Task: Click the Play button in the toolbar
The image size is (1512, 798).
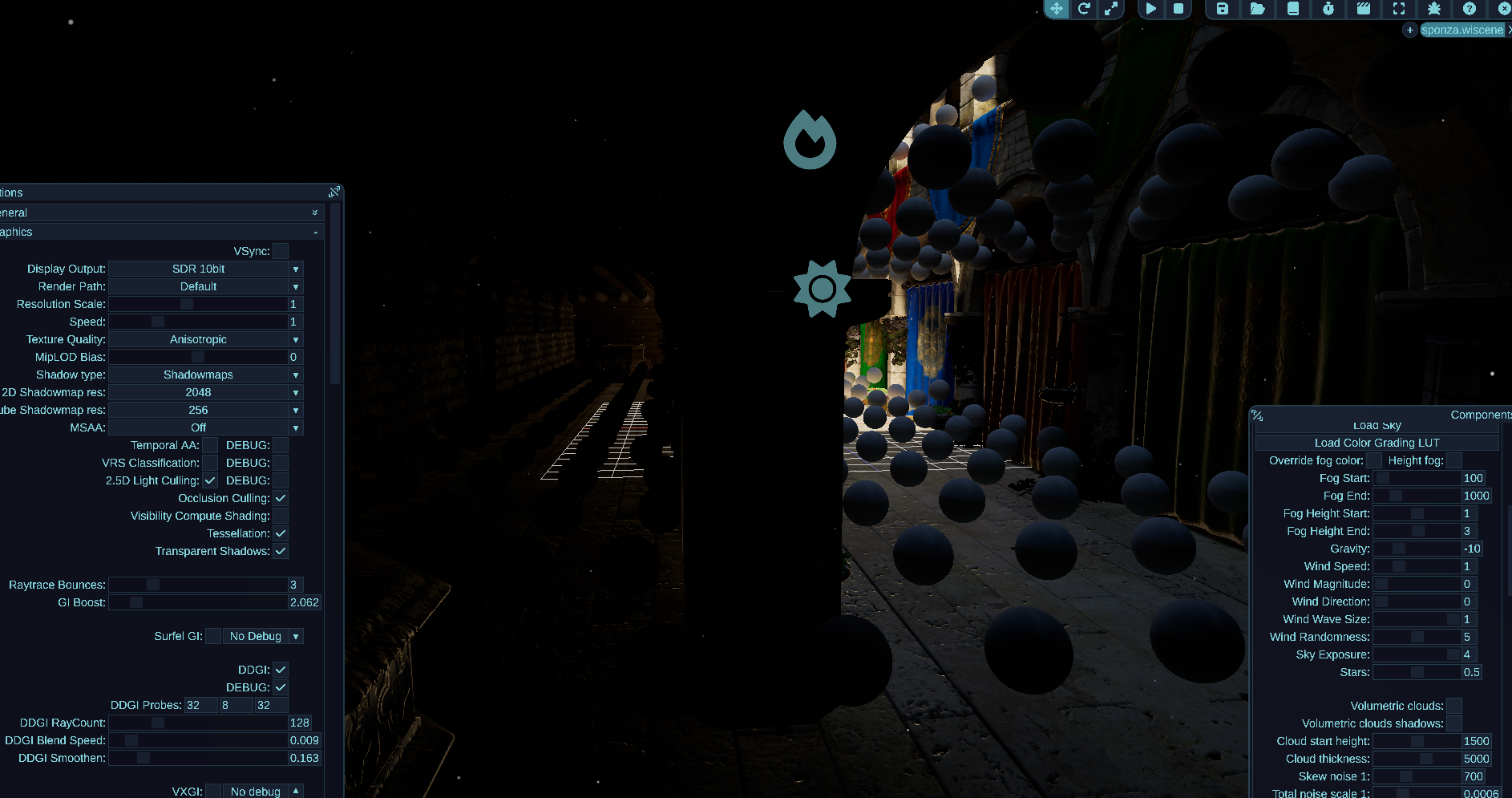Action: 1151,9
